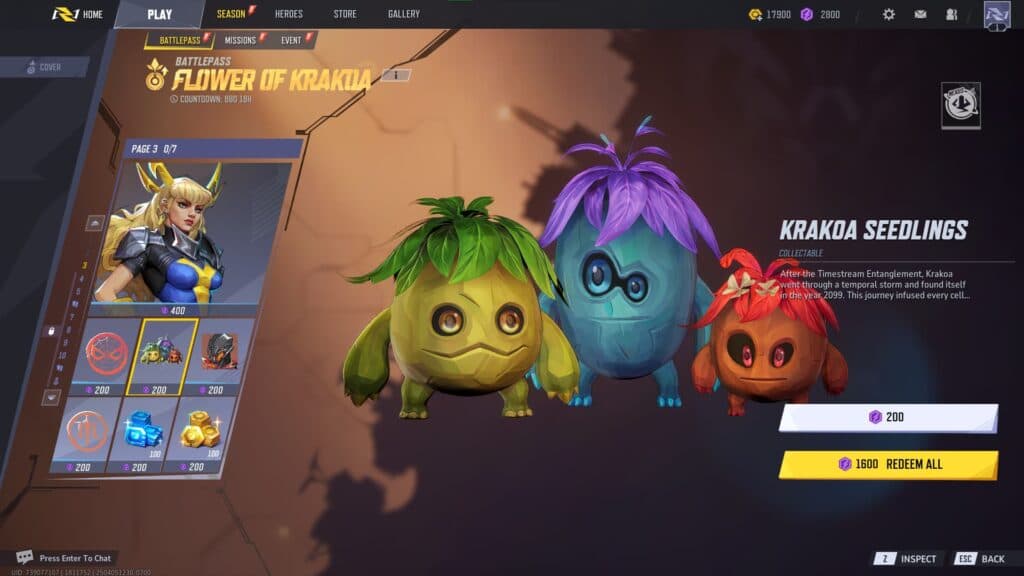Open the Gallery tab

(404, 14)
